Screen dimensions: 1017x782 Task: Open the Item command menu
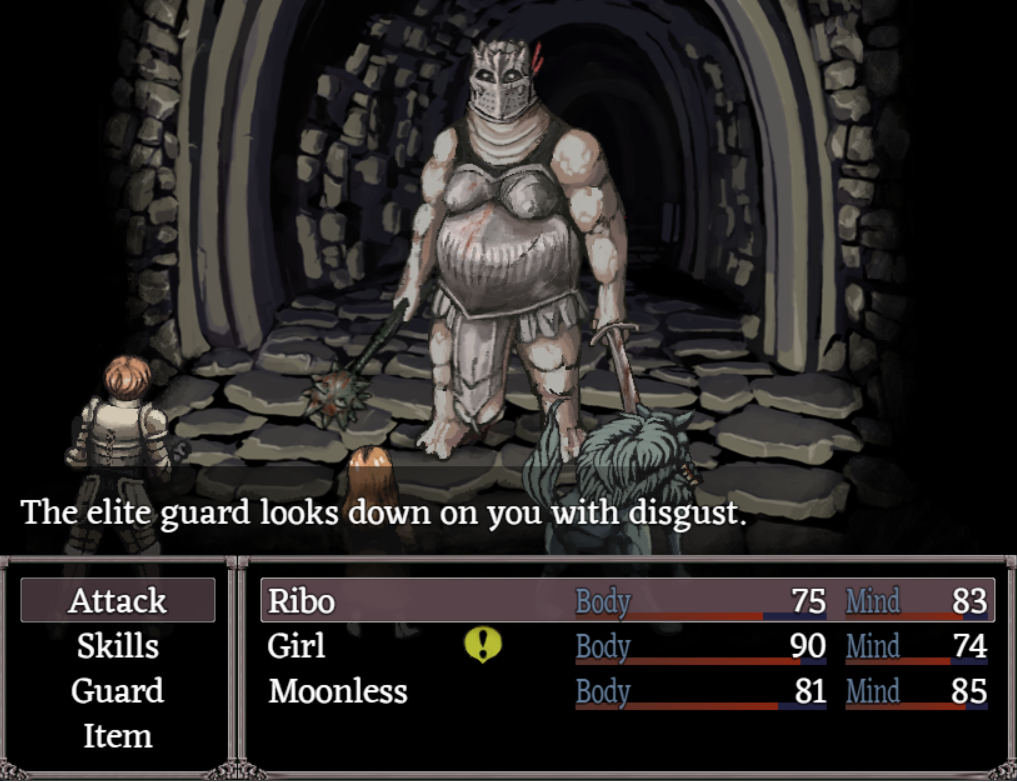[x=118, y=736]
